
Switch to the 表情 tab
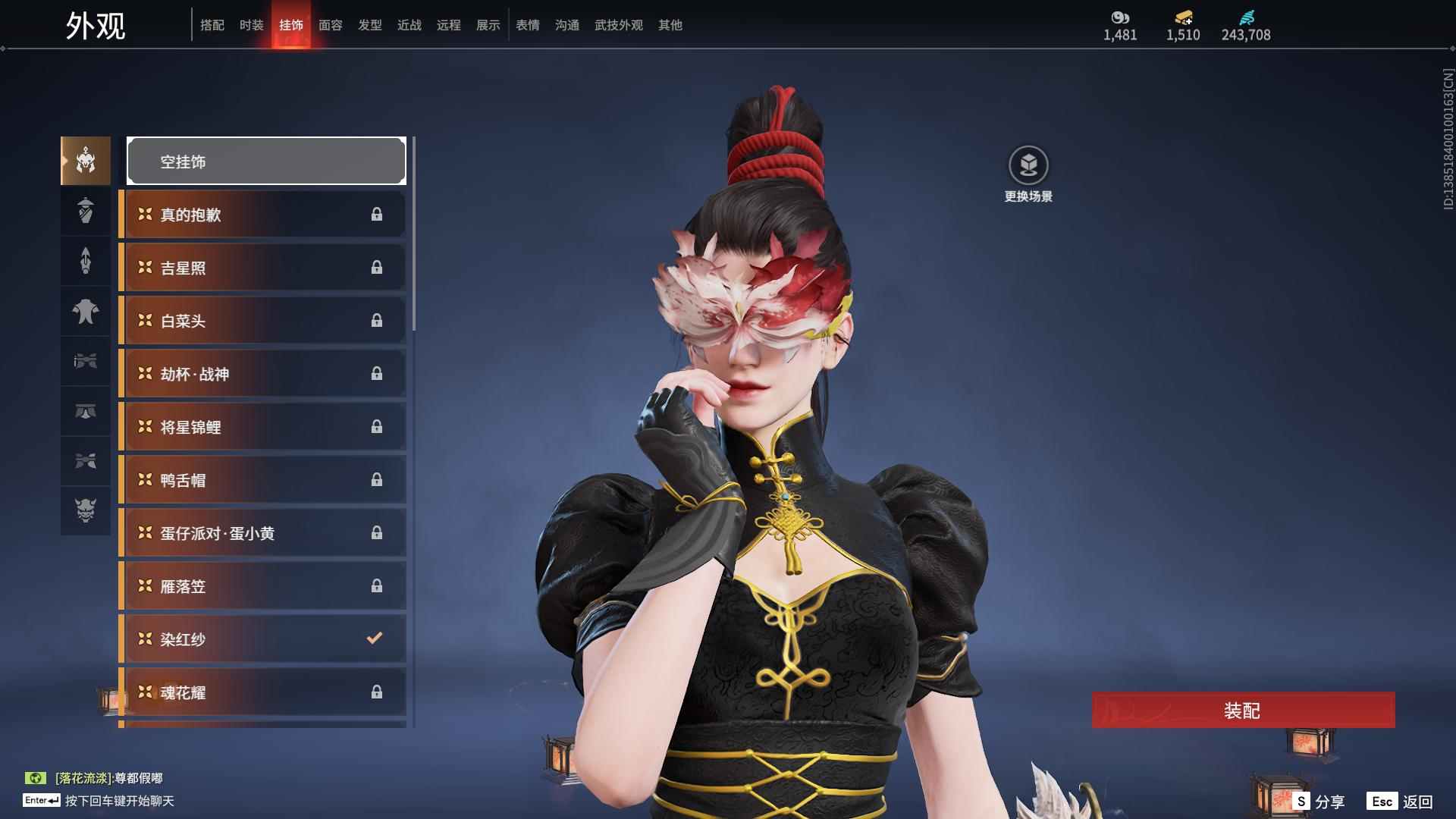[x=527, y=25]
